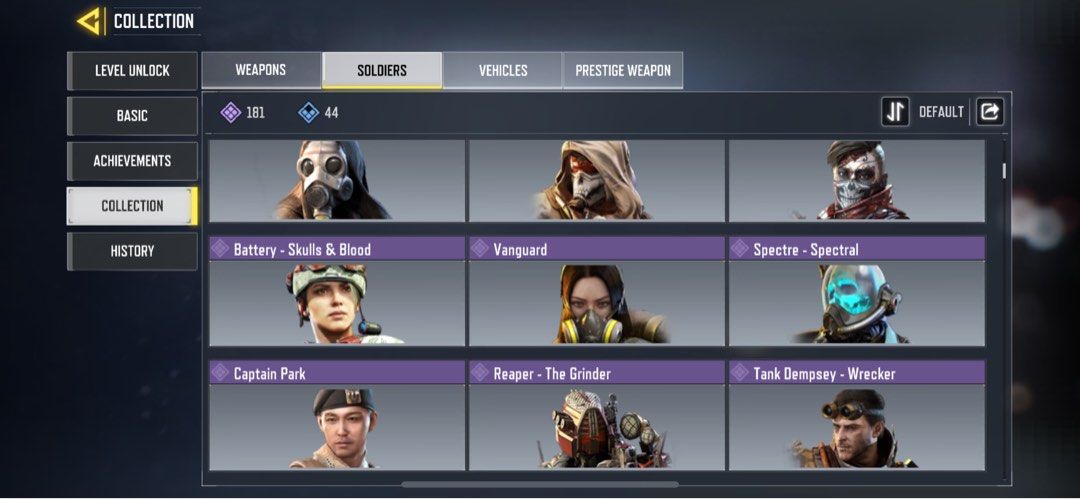Show the History section
Image resolution: width=1080 pixels, height=499 pixels.
tap(132, 251)
